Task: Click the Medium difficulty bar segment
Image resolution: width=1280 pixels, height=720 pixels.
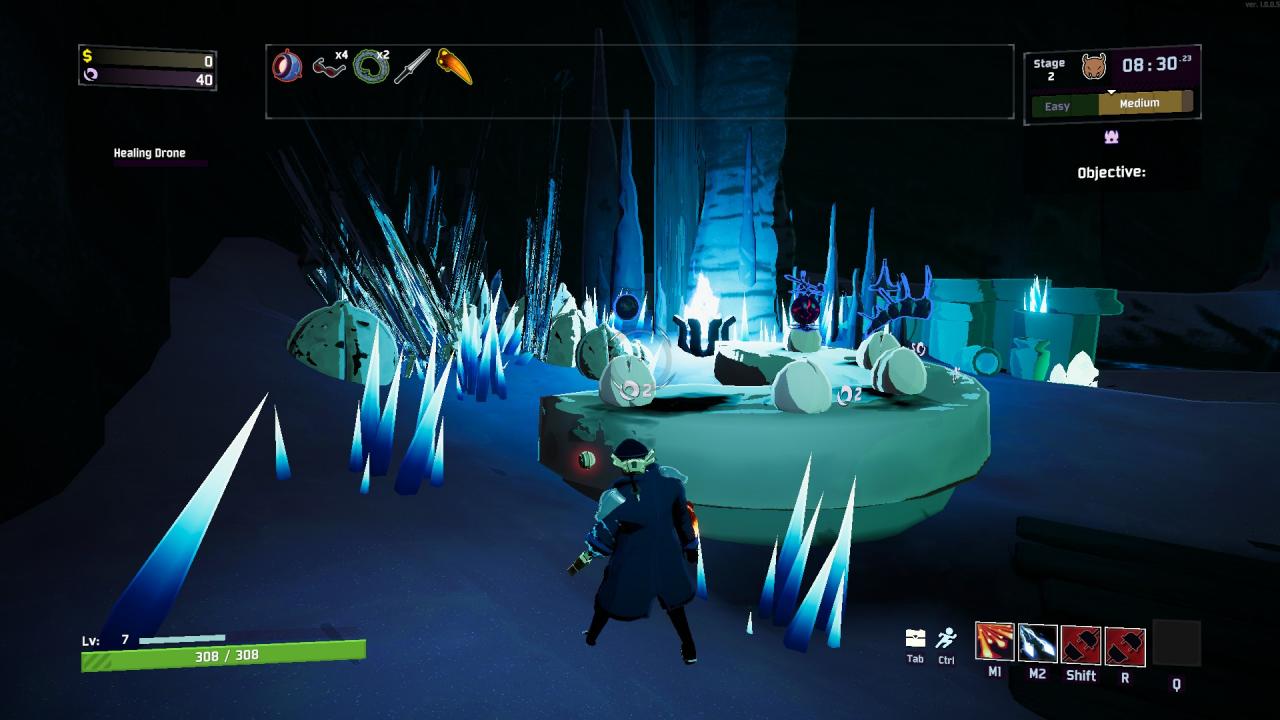Action: pyautogui.click(x=1145, y=103)
